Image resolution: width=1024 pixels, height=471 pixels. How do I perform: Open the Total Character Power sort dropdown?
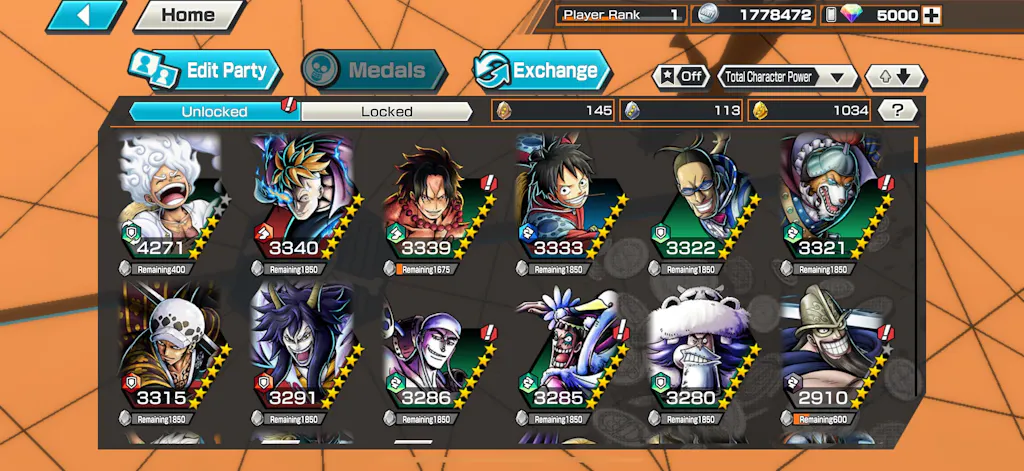point(788,76)
